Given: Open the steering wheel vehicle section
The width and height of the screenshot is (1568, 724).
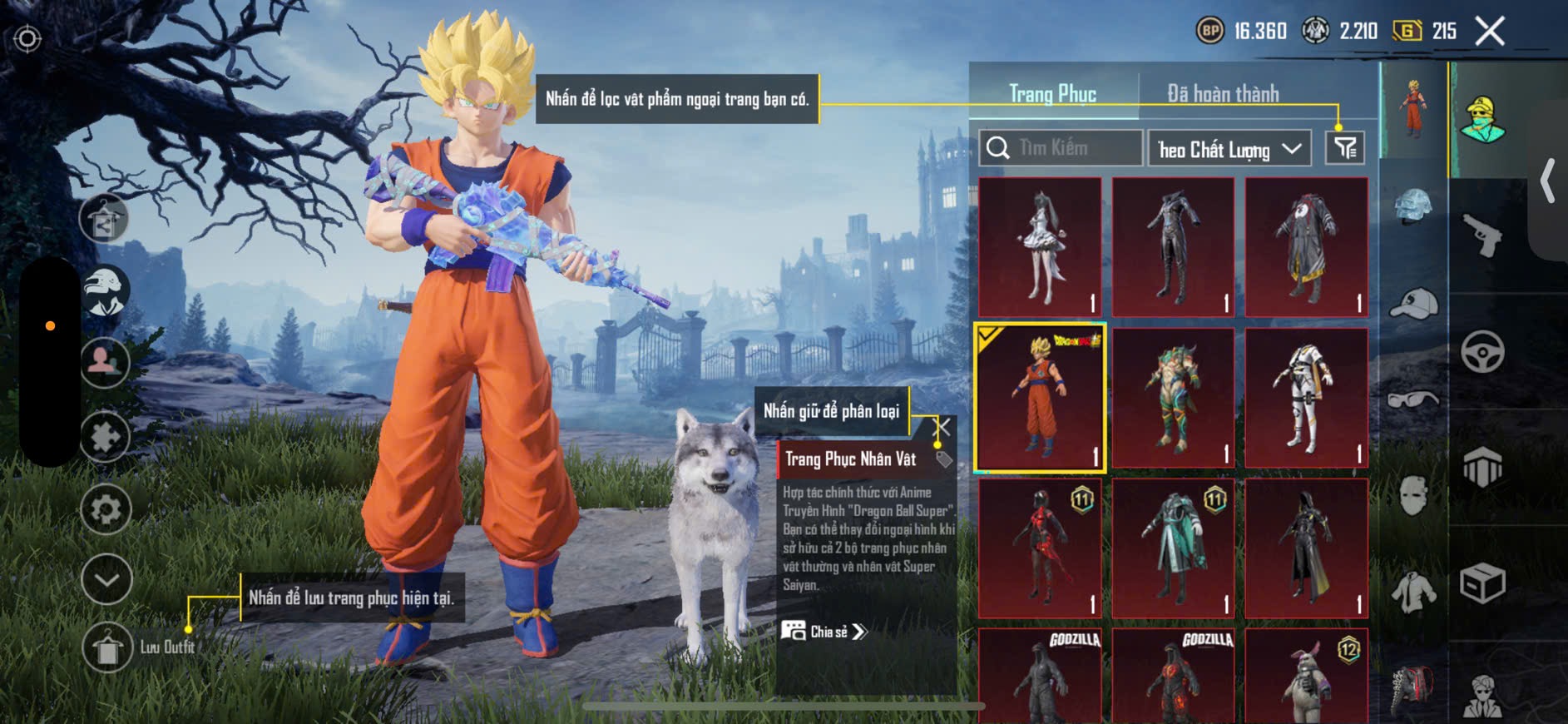Looking at the screenshot, I should point(1482,351).
